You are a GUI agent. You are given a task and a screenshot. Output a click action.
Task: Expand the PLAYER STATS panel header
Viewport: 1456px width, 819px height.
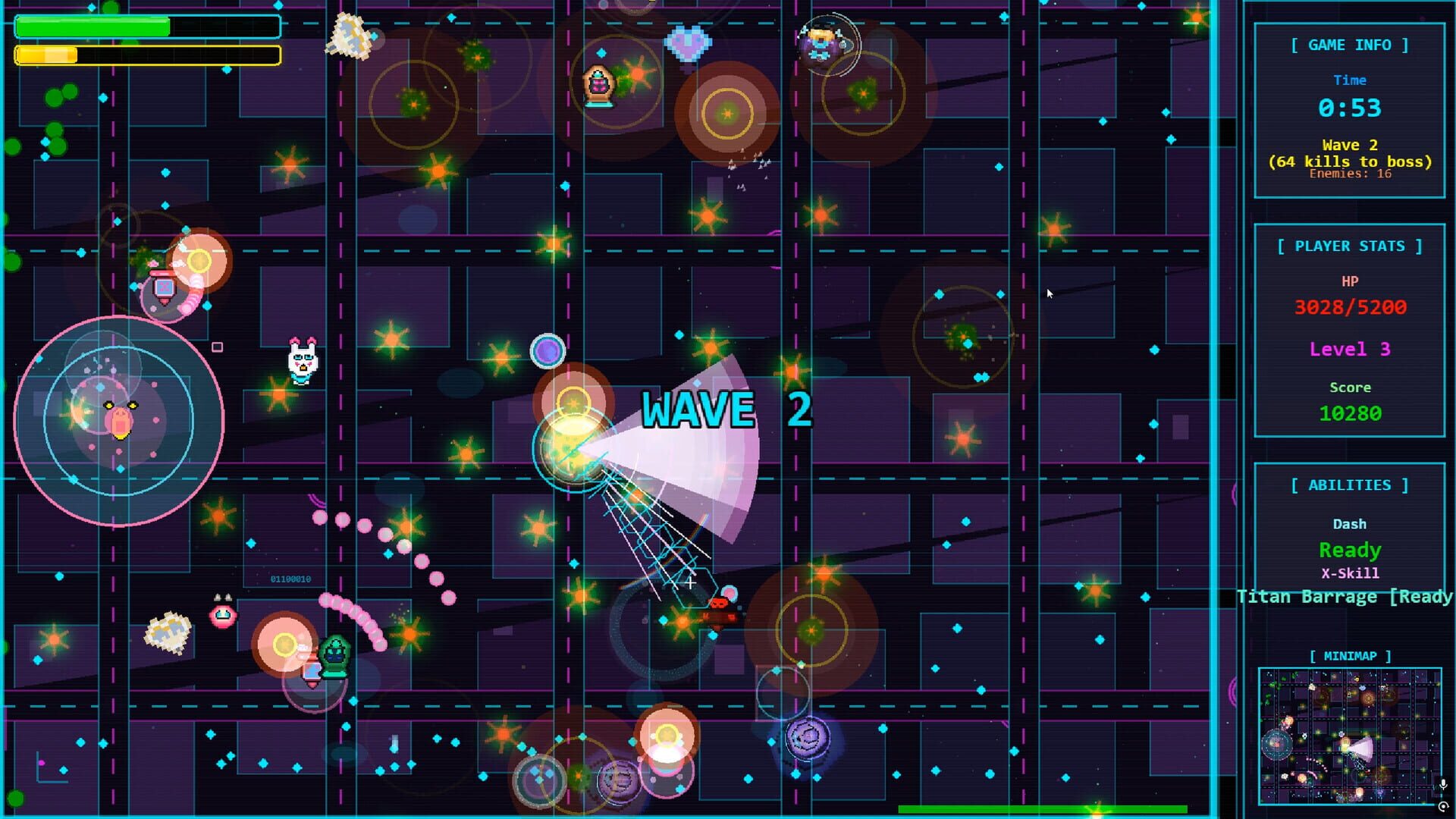coord(1350,246)
